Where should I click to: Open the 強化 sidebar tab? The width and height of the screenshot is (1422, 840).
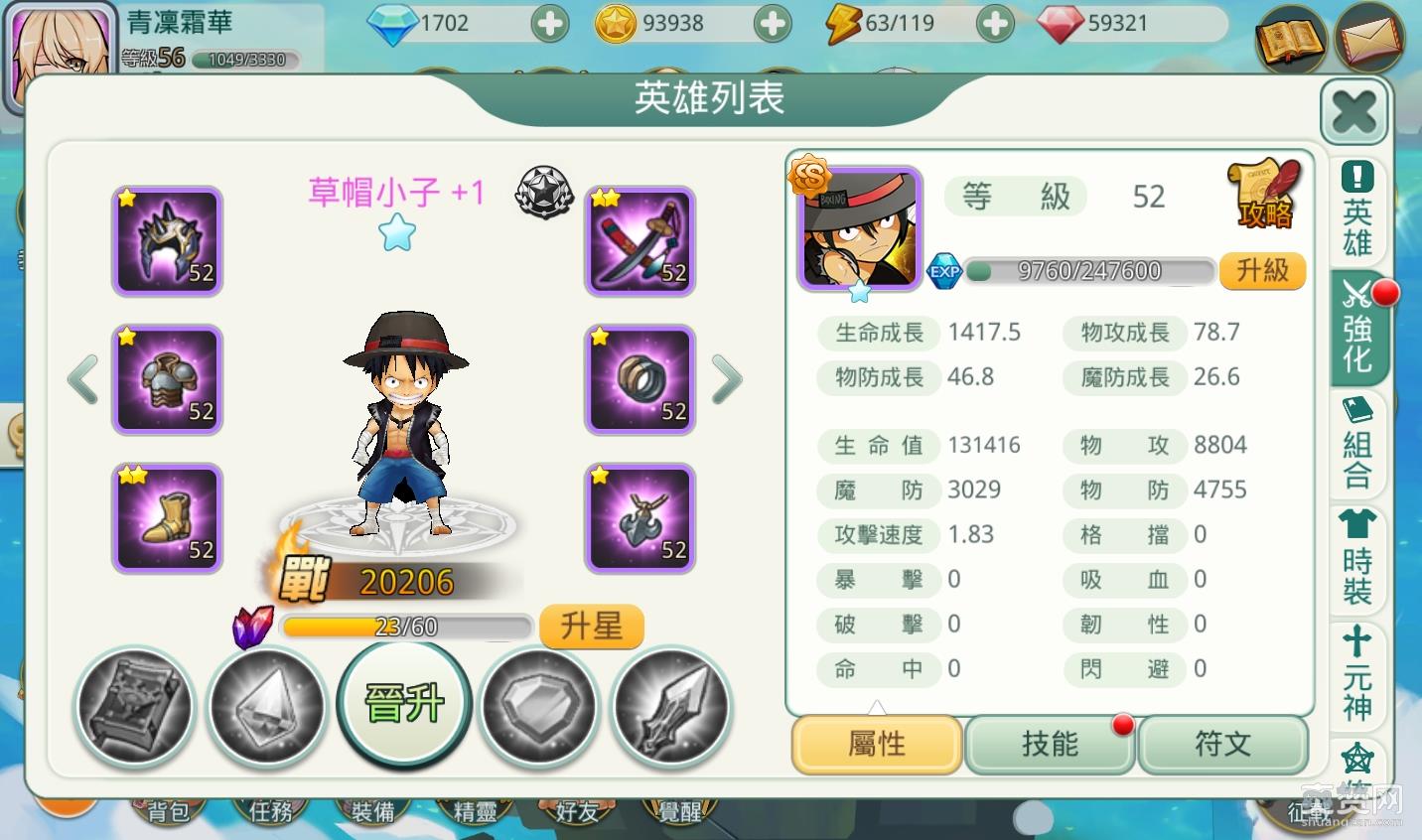click(1356, 328)
